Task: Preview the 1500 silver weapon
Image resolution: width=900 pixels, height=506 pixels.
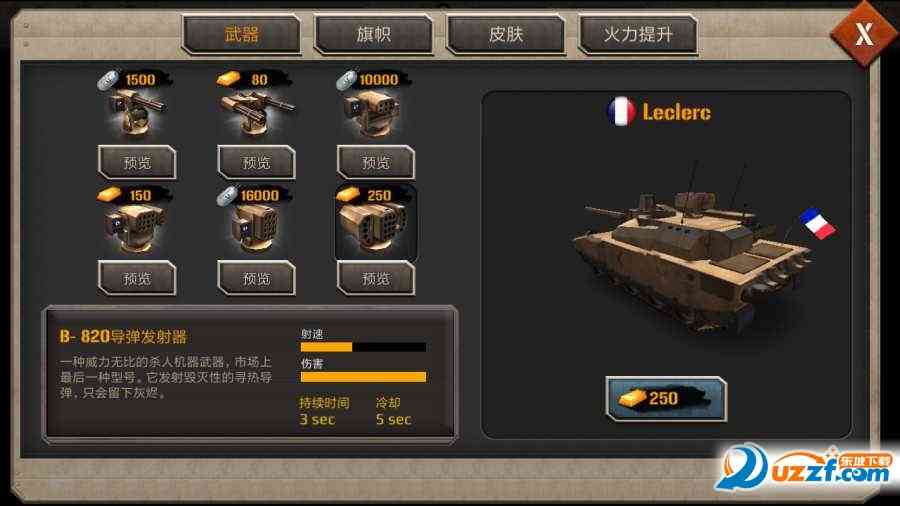Action: (137, 162)
